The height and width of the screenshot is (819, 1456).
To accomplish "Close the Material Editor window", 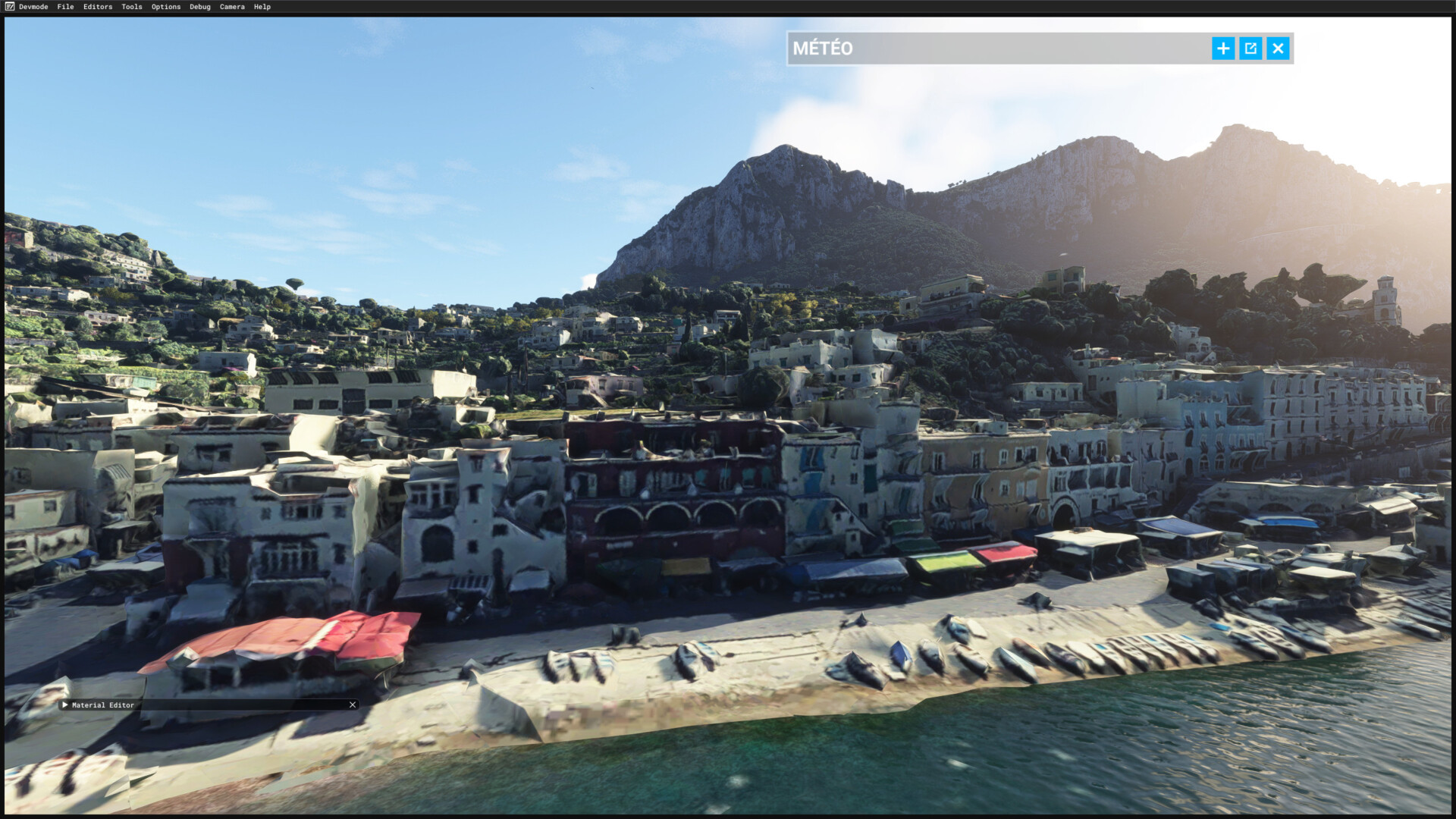I will [x=353, y=704].
